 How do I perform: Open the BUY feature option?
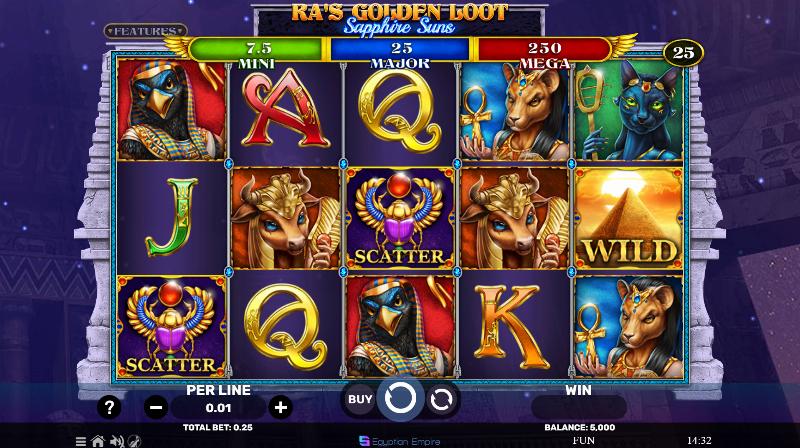pyautogui.click(x=360, y=399)
